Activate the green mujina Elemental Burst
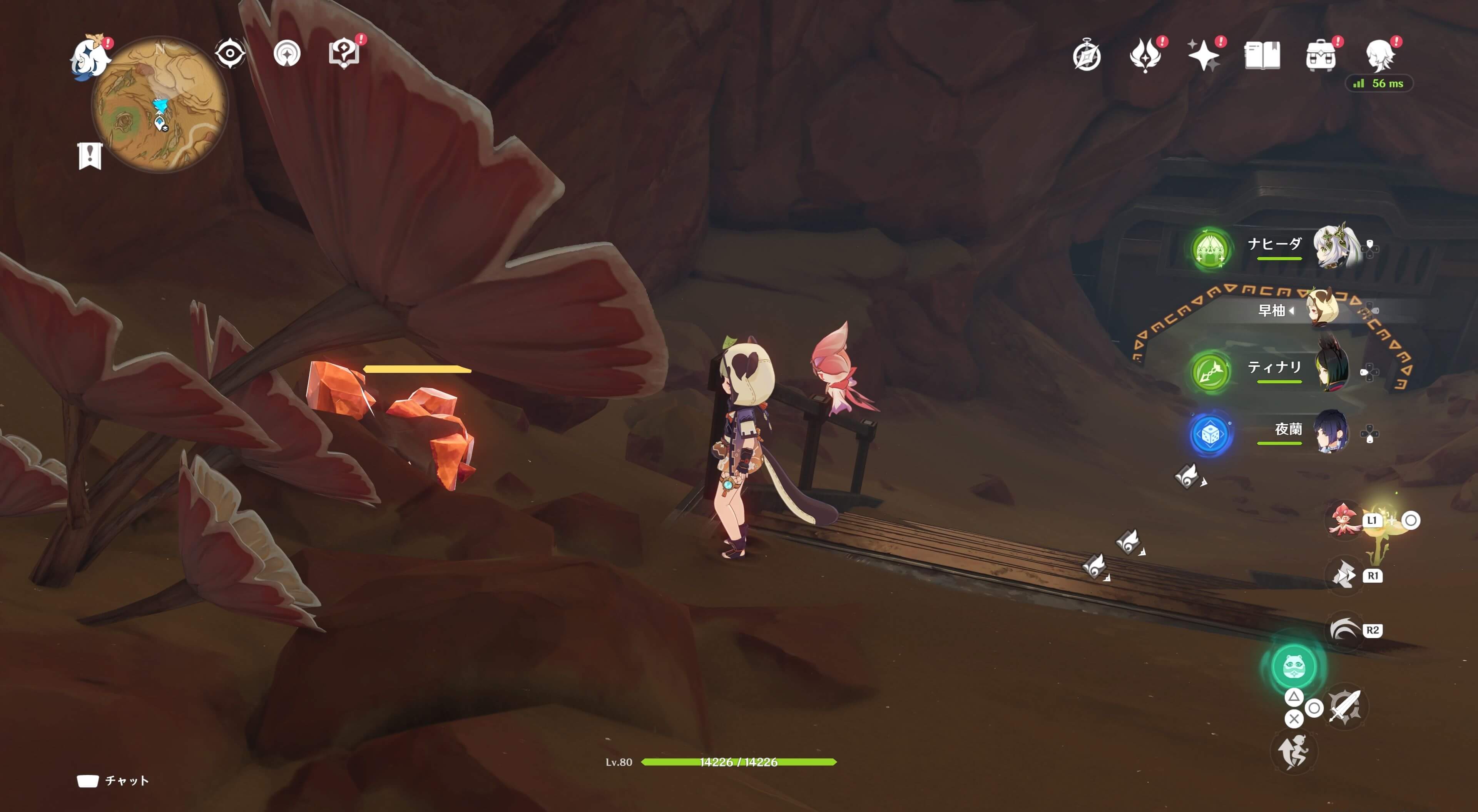Viewport: 1478px width, 812px height. click(1293, 666)
